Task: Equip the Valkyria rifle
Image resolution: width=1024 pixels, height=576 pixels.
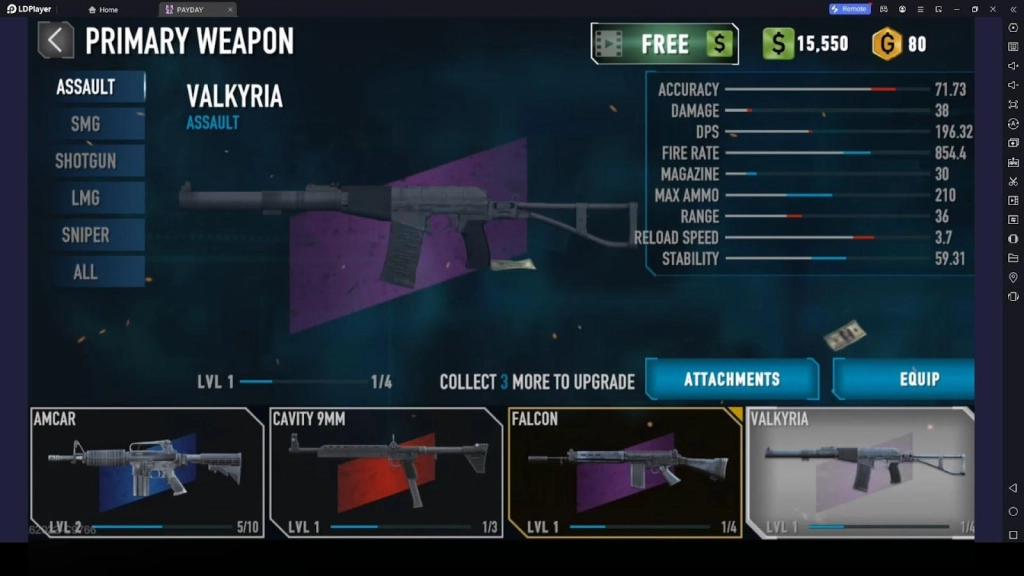Action: click(903, 379)
